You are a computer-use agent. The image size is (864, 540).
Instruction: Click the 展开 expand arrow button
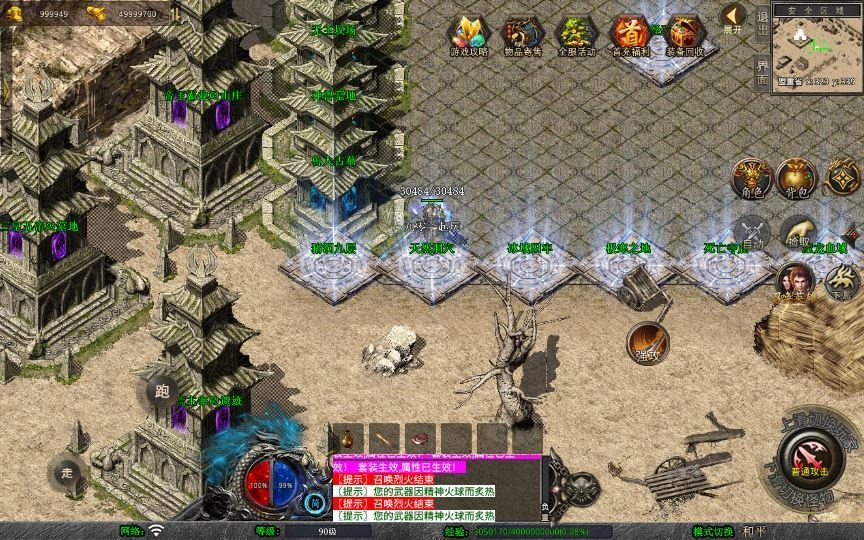coord(734,19)
